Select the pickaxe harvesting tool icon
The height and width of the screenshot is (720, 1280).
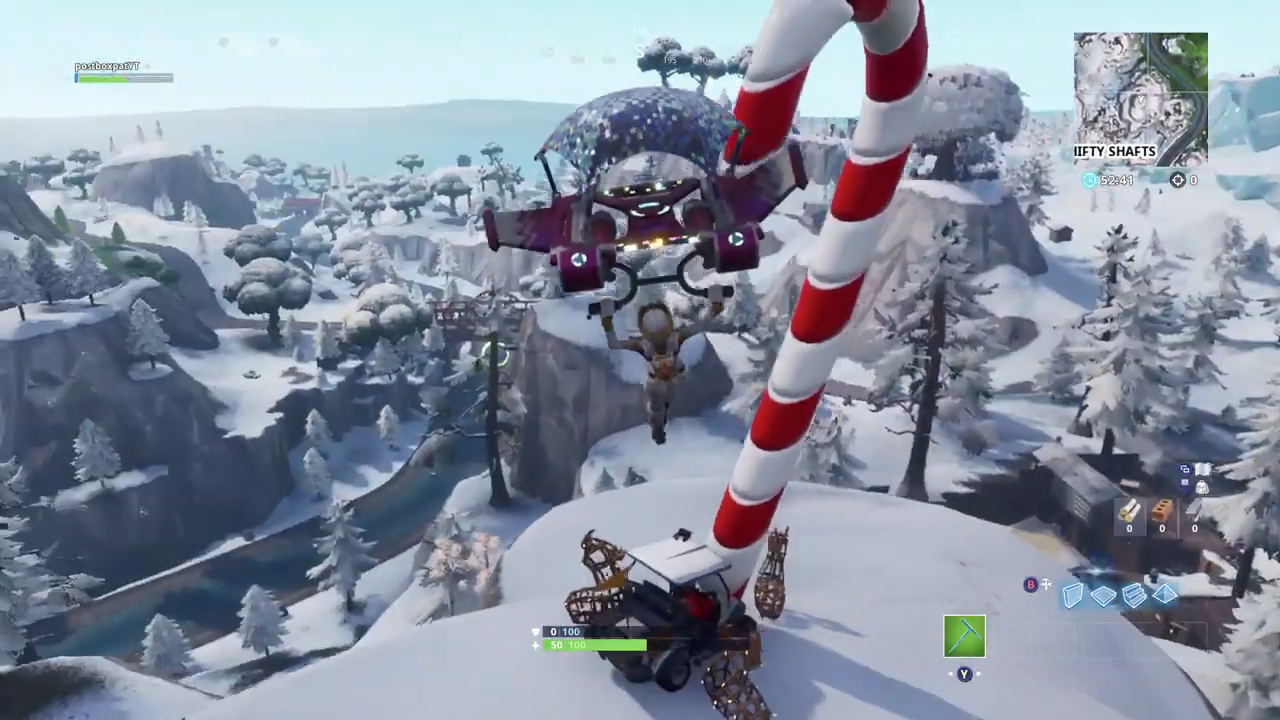click(964, 636)
